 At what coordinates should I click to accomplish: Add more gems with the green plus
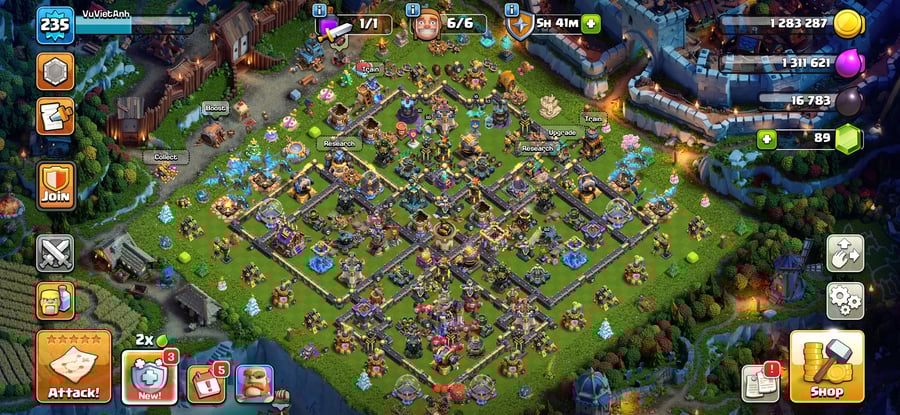point(767,138)
